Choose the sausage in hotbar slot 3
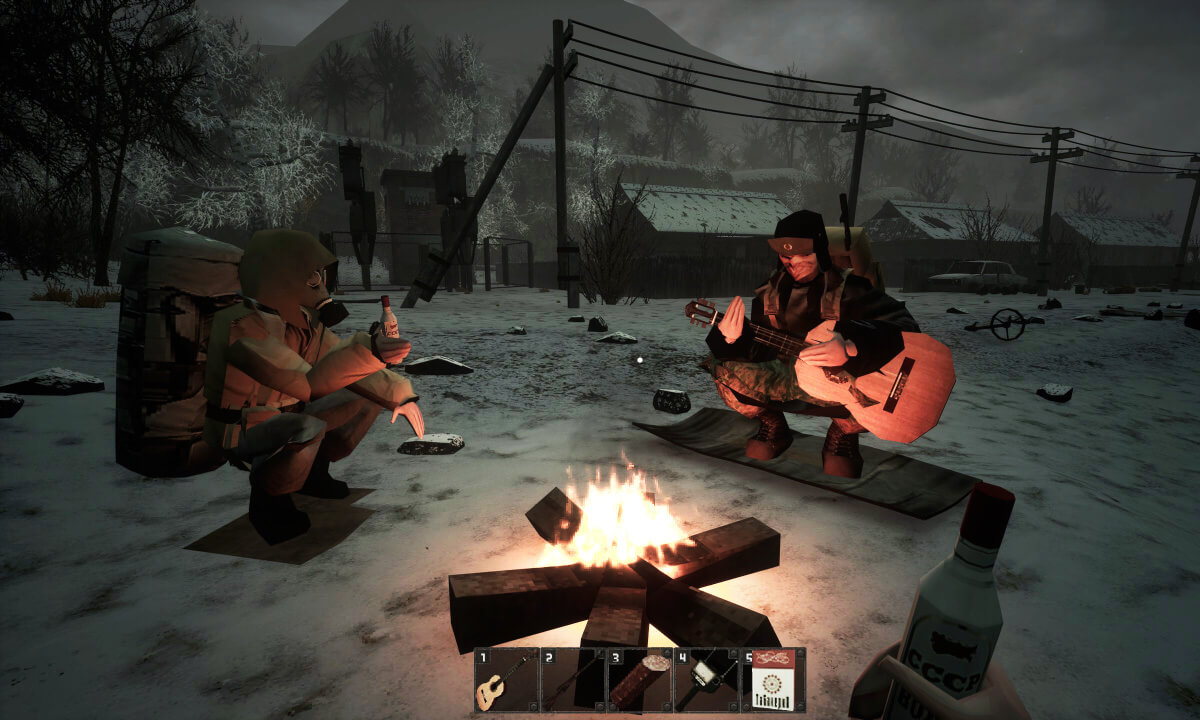The image size is (1200, 720). click(639, 680)
